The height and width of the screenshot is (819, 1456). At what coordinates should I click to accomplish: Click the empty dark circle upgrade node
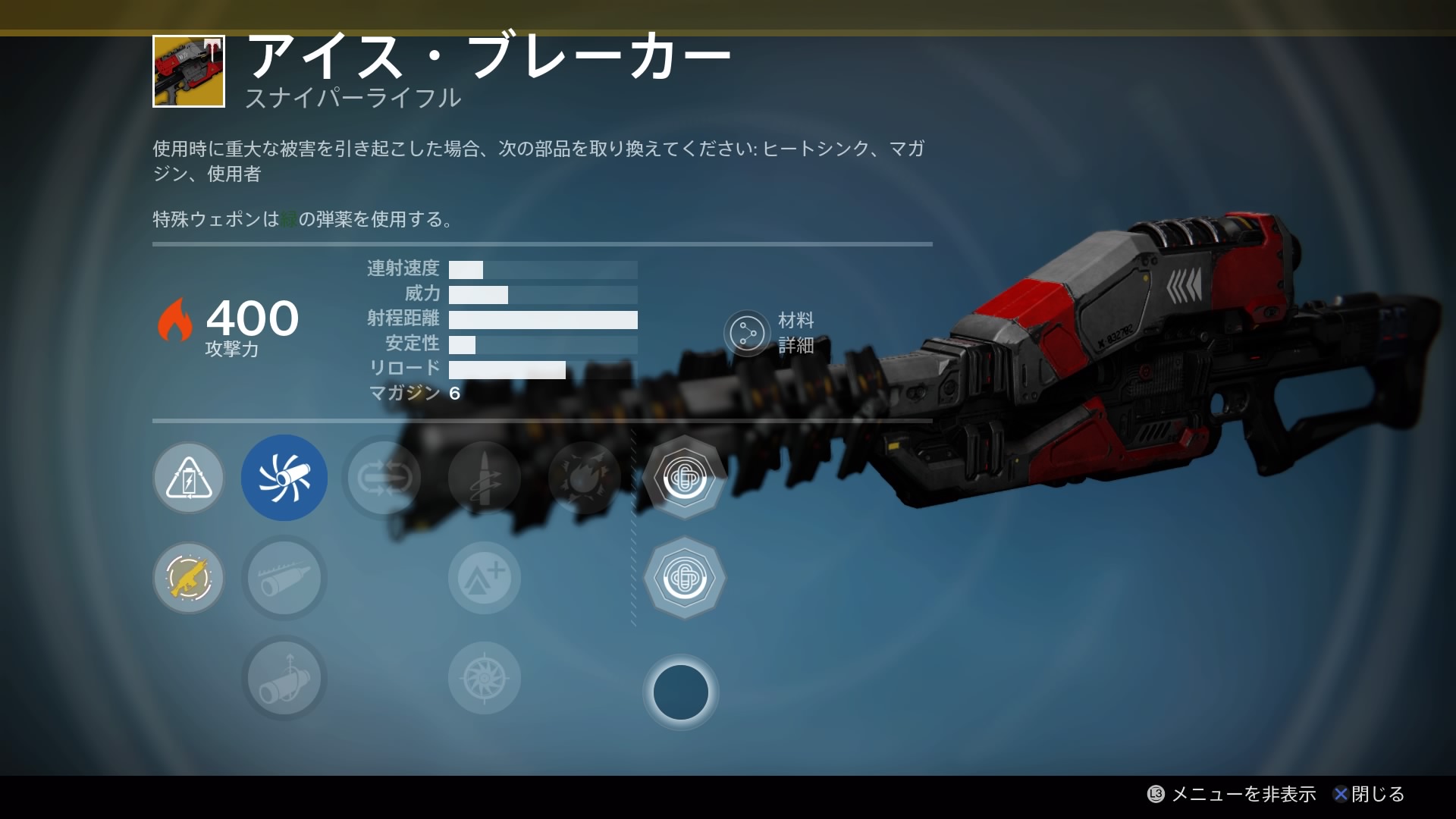[680, 692]
